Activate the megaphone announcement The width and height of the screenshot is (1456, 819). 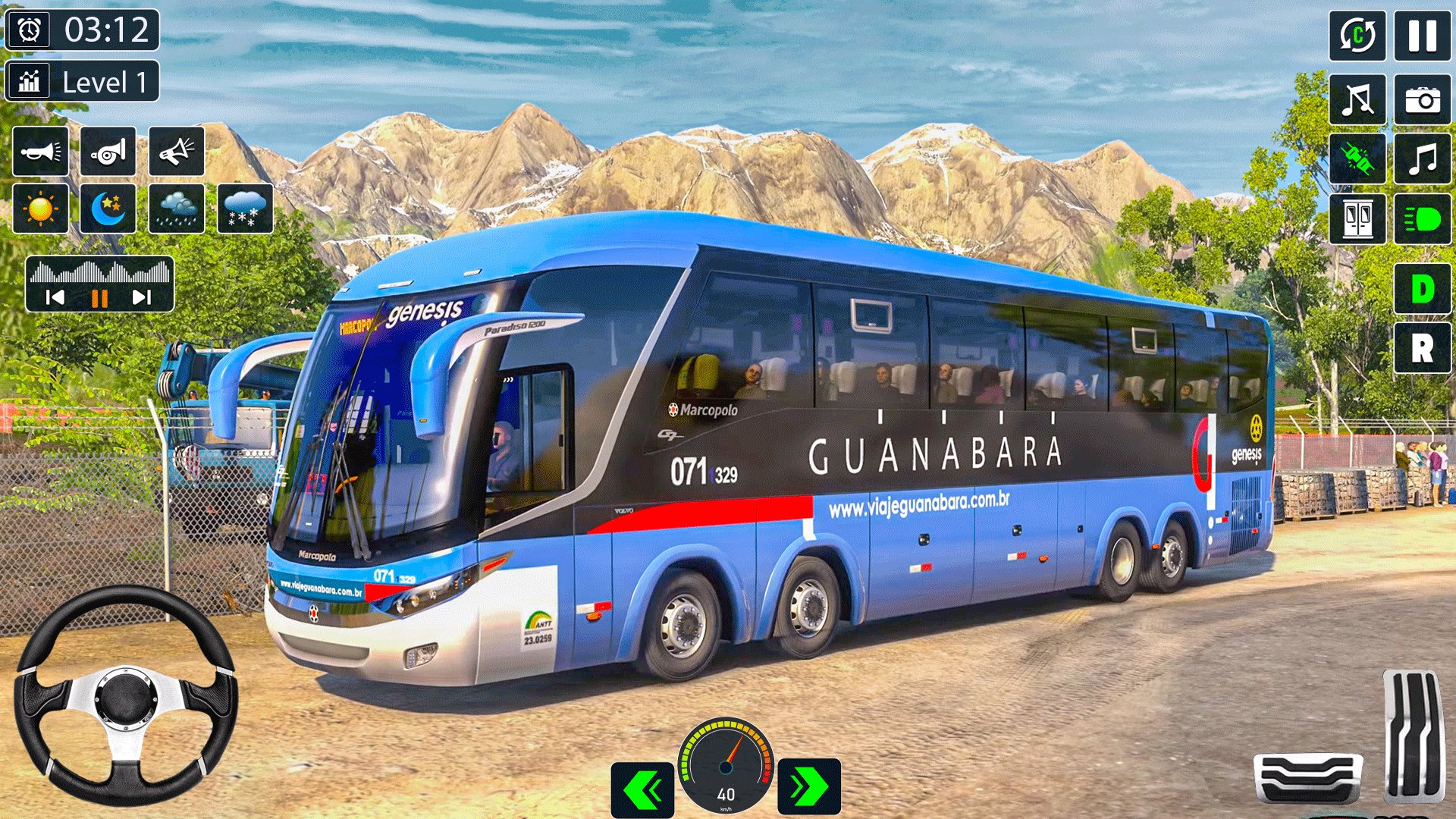pos(176,152)
